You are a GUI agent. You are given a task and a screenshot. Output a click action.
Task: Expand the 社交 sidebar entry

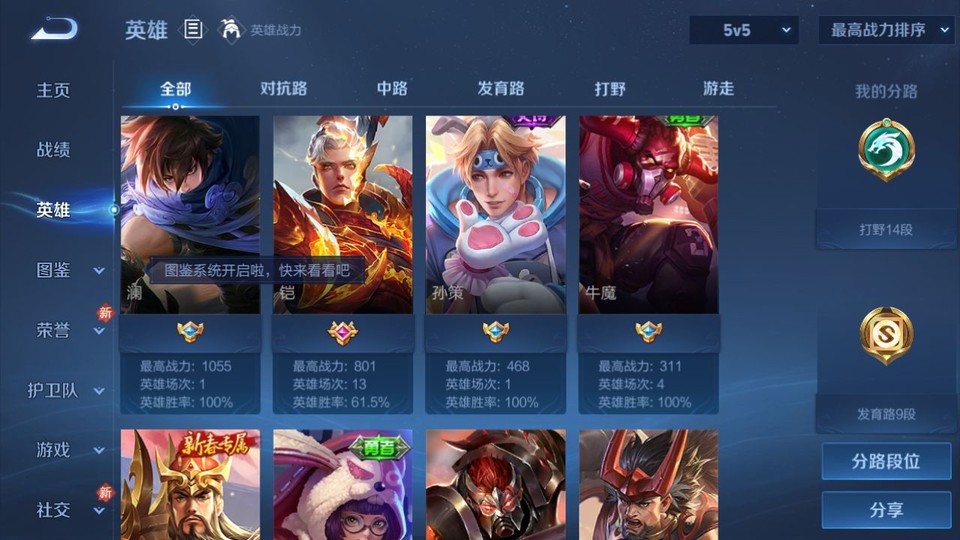coord(68,510)
